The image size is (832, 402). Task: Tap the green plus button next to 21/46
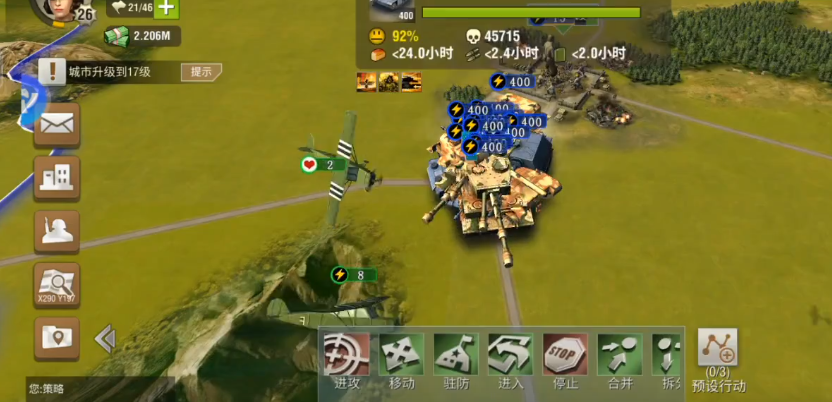(x=166, y=8)
